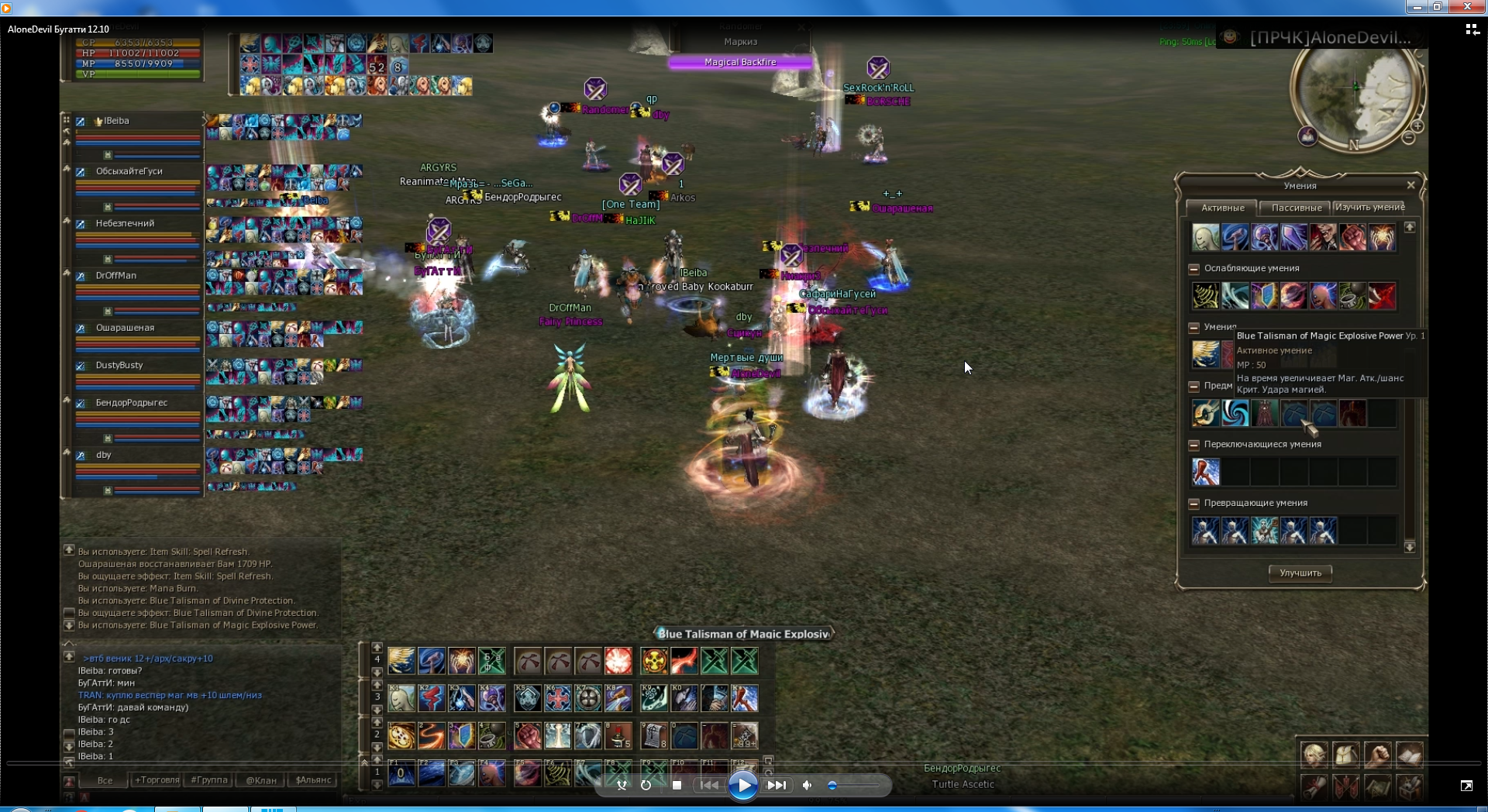The image size is (1488, 812).
Task: Collapse the Ослабляющие умения section
Action: click(x=1193, y=269)
